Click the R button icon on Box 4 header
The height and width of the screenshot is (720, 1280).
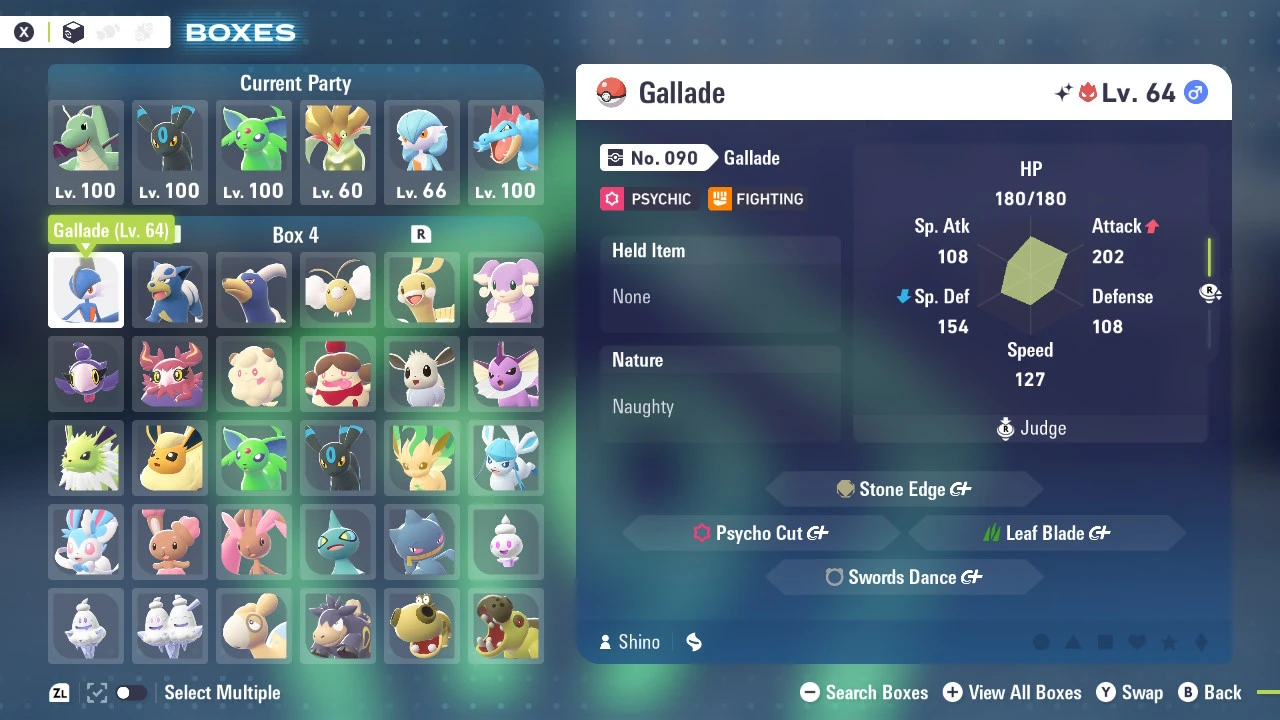(421, 235)
